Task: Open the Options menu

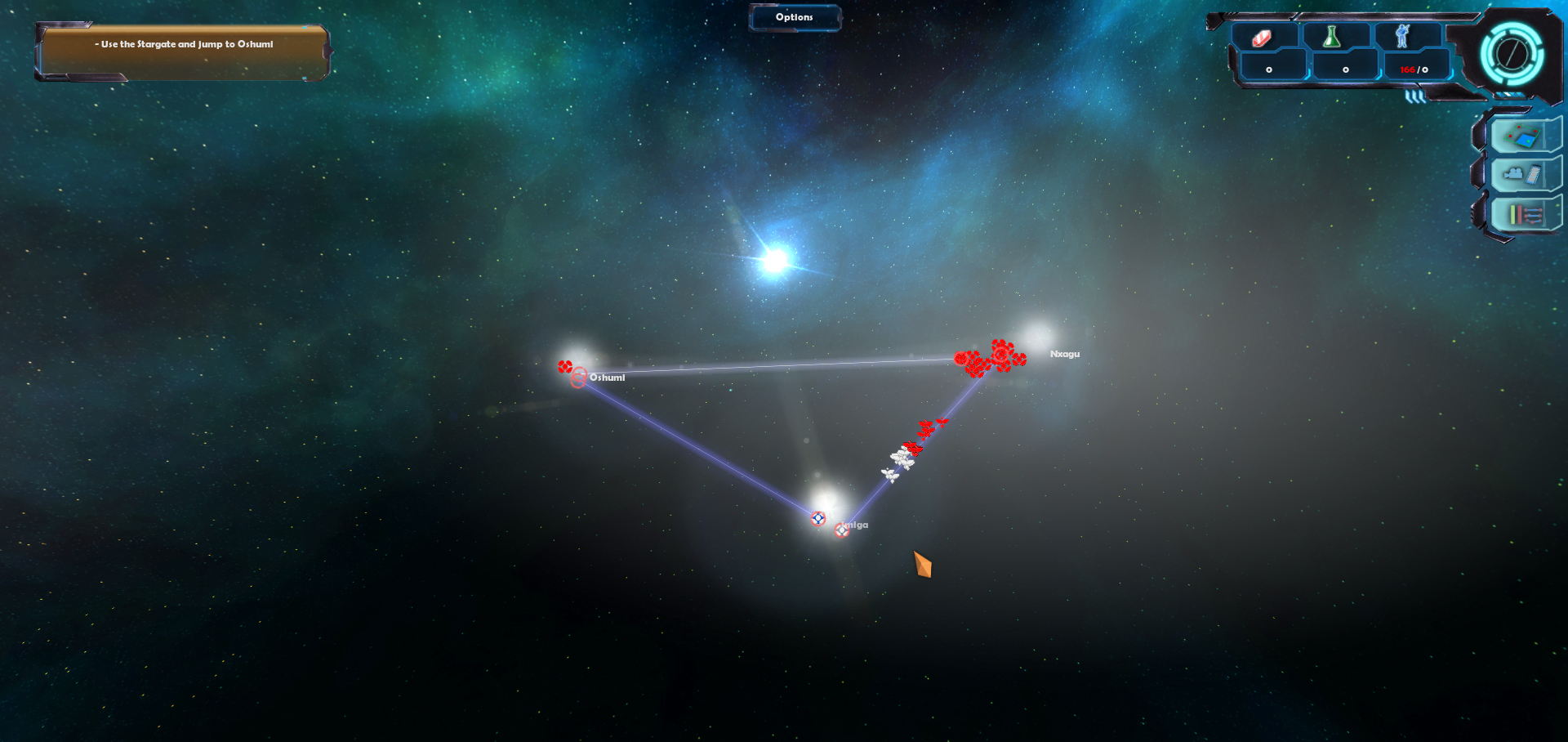Action: [x=794, y=17]
